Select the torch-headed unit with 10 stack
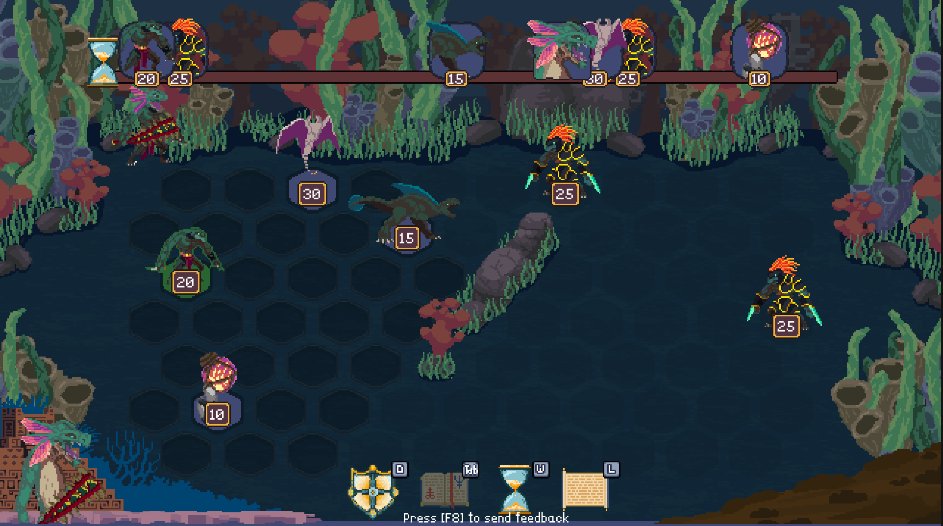Screen dimensions: 943x526 click(216, 380)
